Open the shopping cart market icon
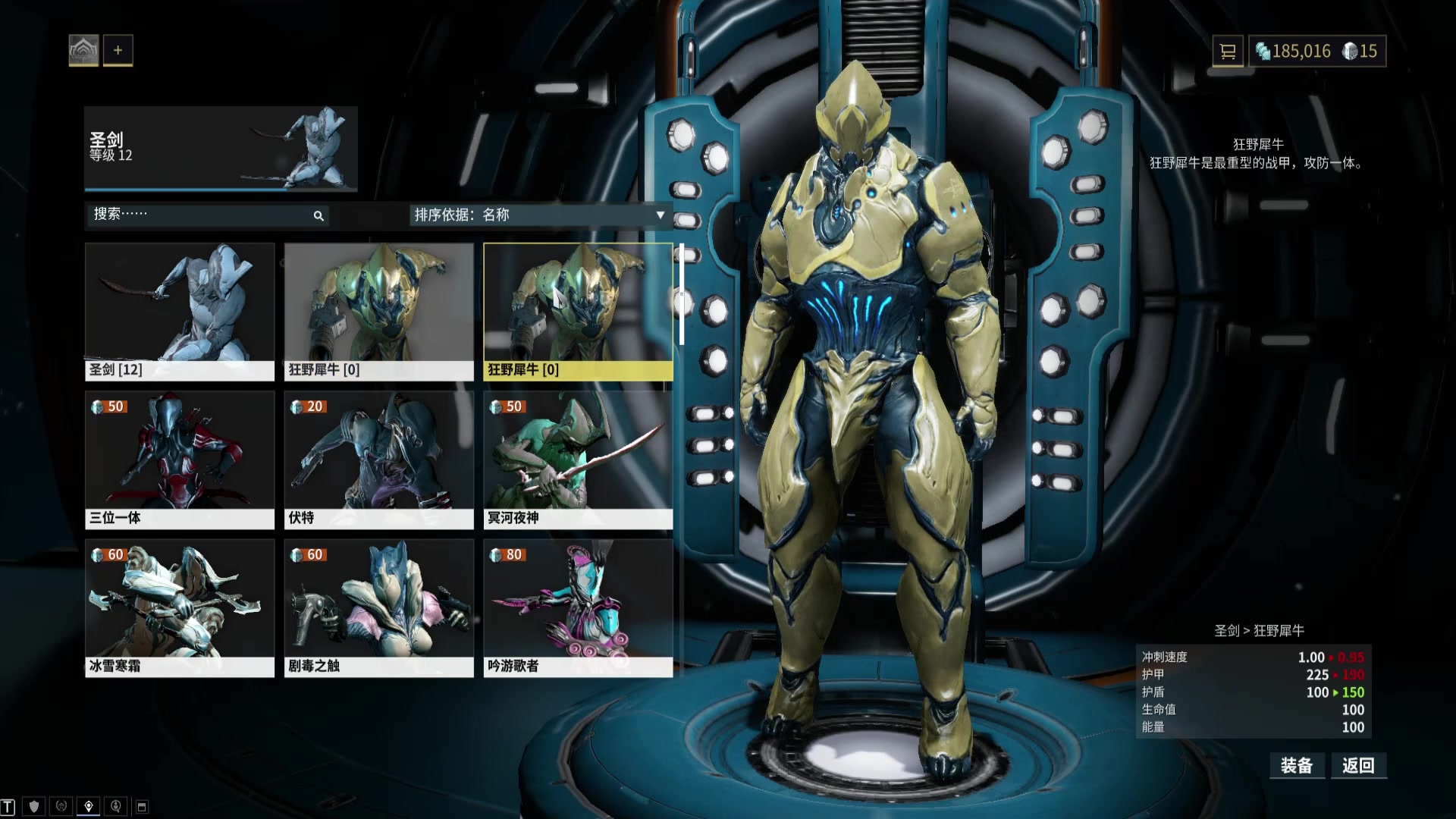Viewport: 1456px width, 819px height. click(x=1227, y=52)
